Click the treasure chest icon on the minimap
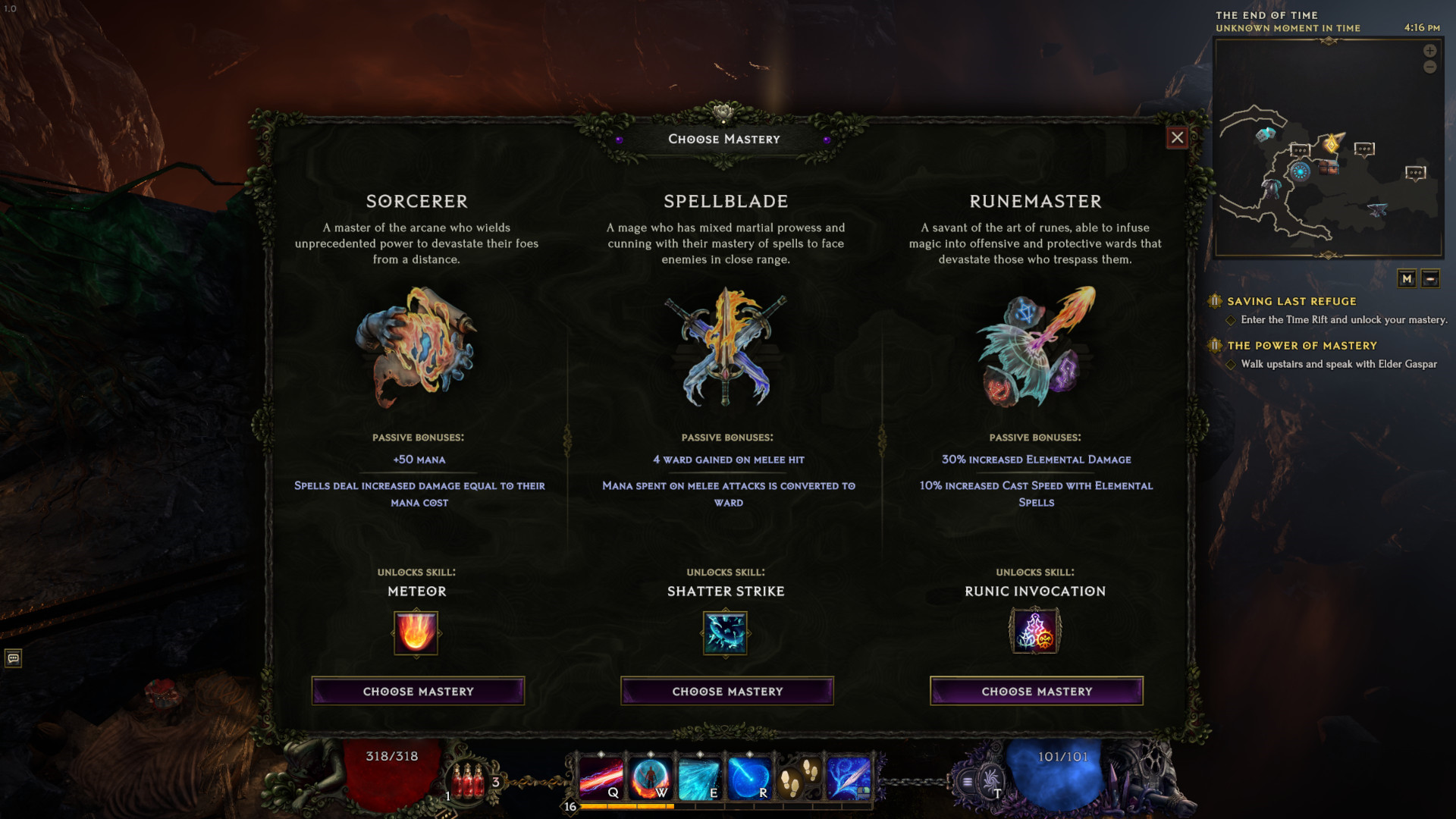Screen dimensions: 1456x819 [1329, 168]
